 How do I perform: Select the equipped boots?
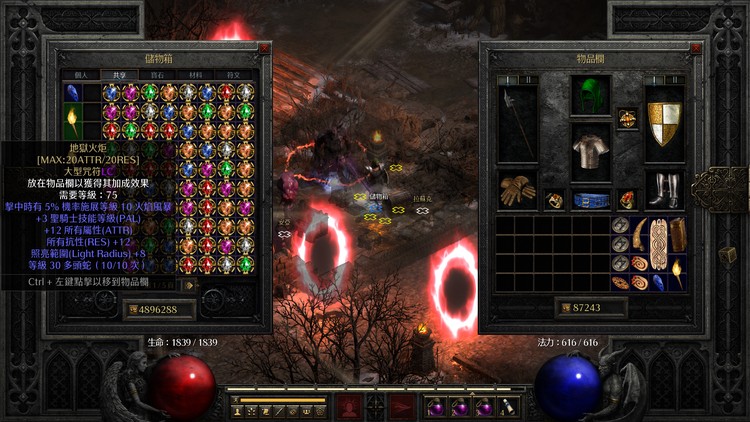coord(663,189)
